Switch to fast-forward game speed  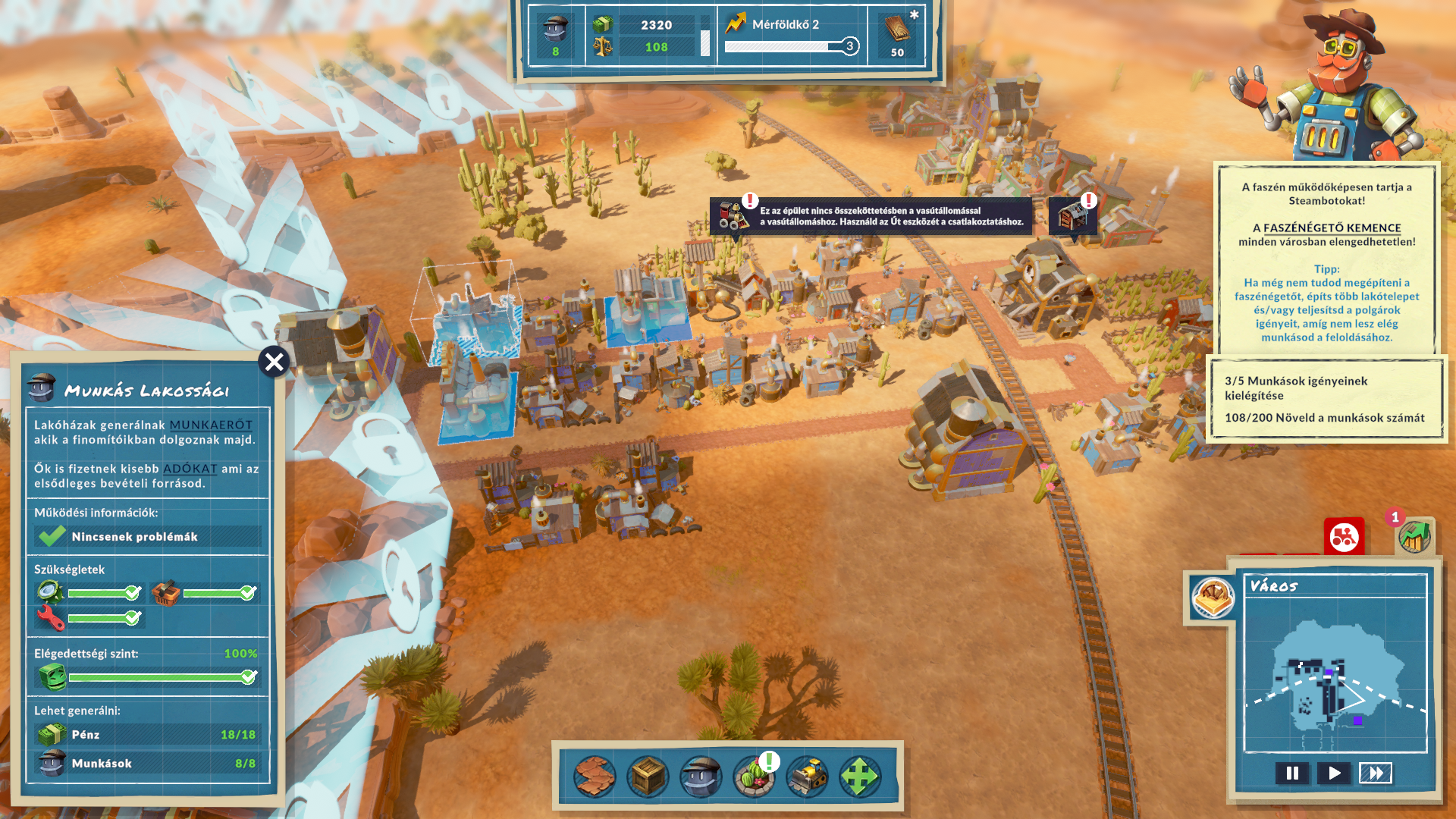point(1375,773)
